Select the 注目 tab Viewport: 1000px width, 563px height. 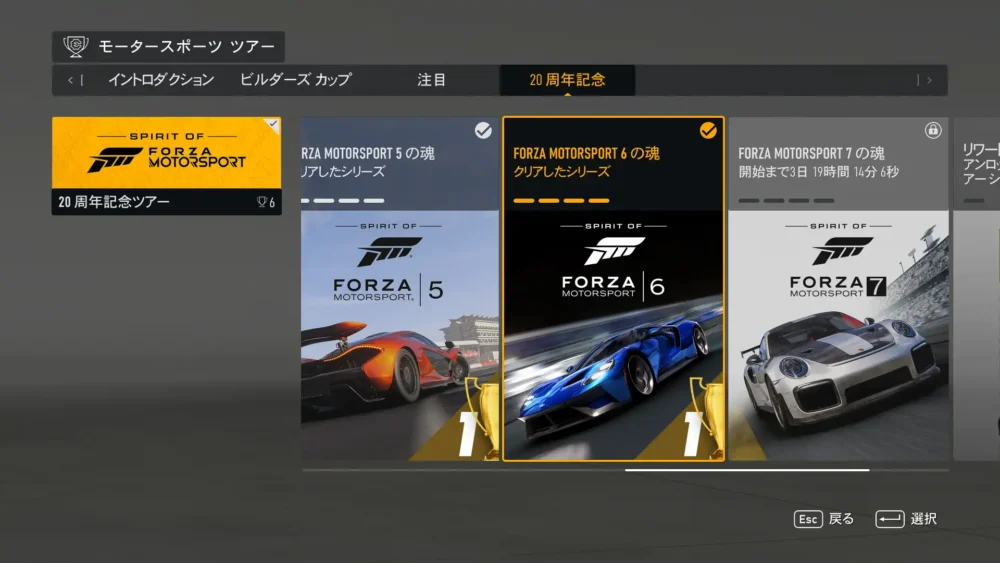coord(432,80)
